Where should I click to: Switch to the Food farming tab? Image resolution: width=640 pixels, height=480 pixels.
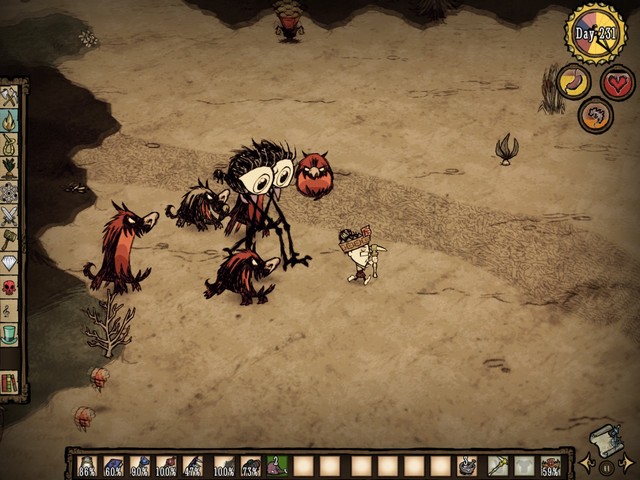[10, 167]
